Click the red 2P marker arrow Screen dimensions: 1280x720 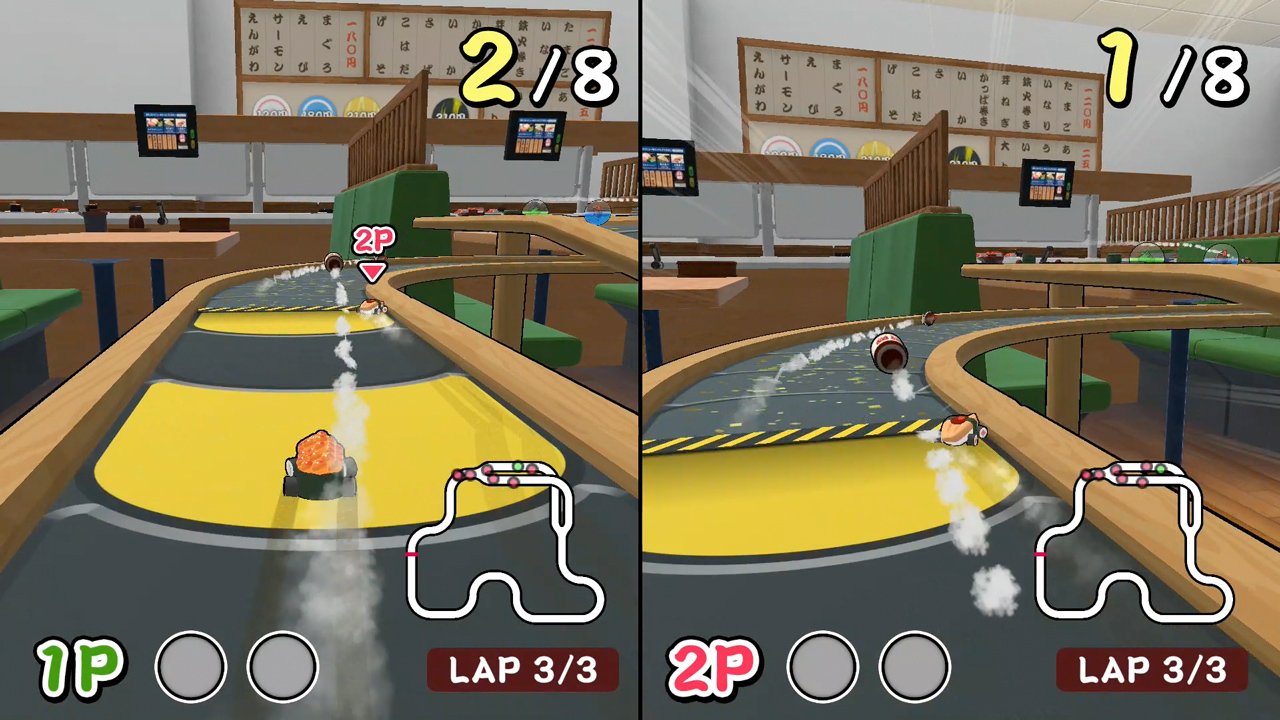[370, 272]
